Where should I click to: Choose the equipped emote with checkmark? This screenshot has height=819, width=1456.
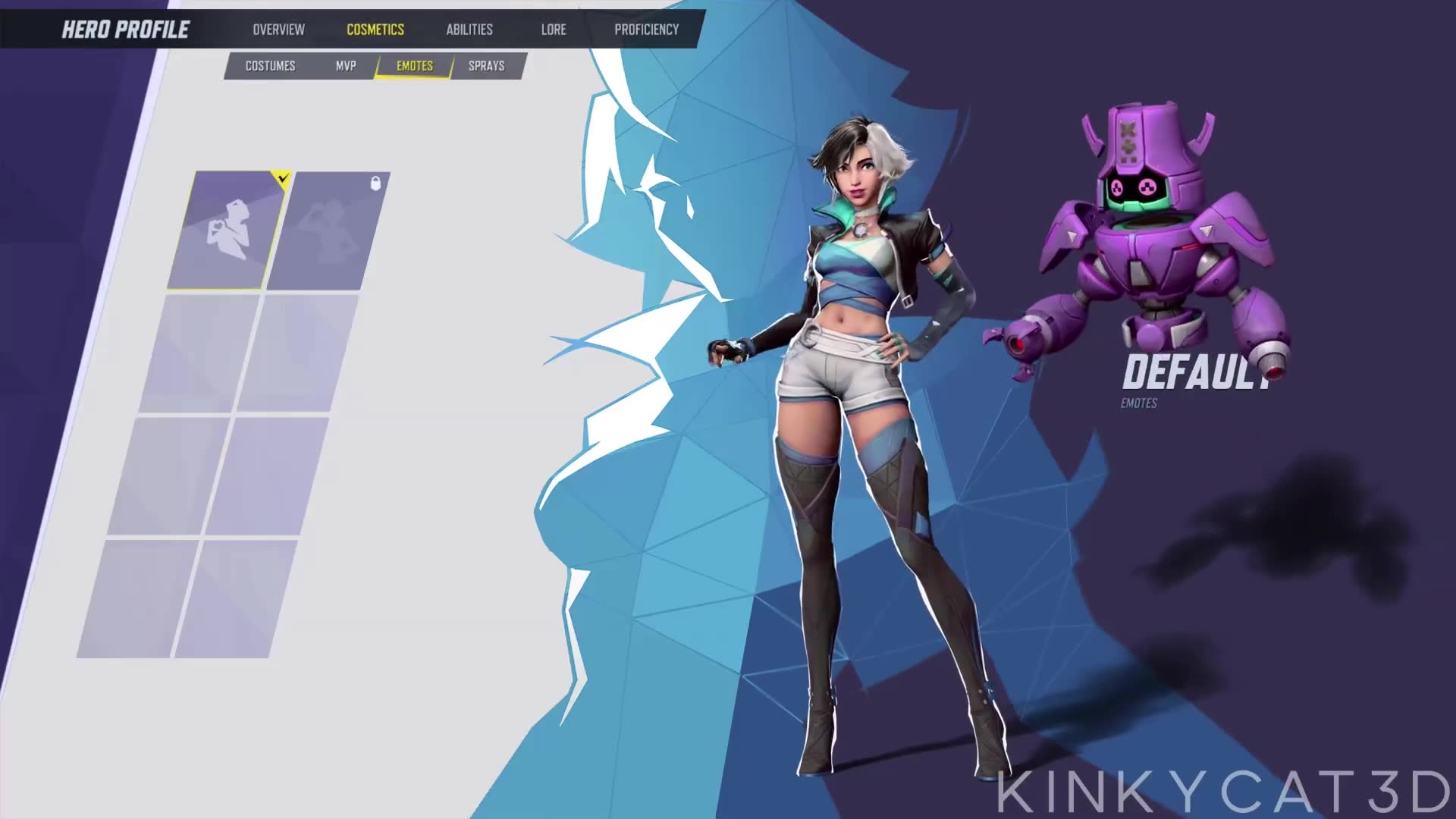pos(227,230)
